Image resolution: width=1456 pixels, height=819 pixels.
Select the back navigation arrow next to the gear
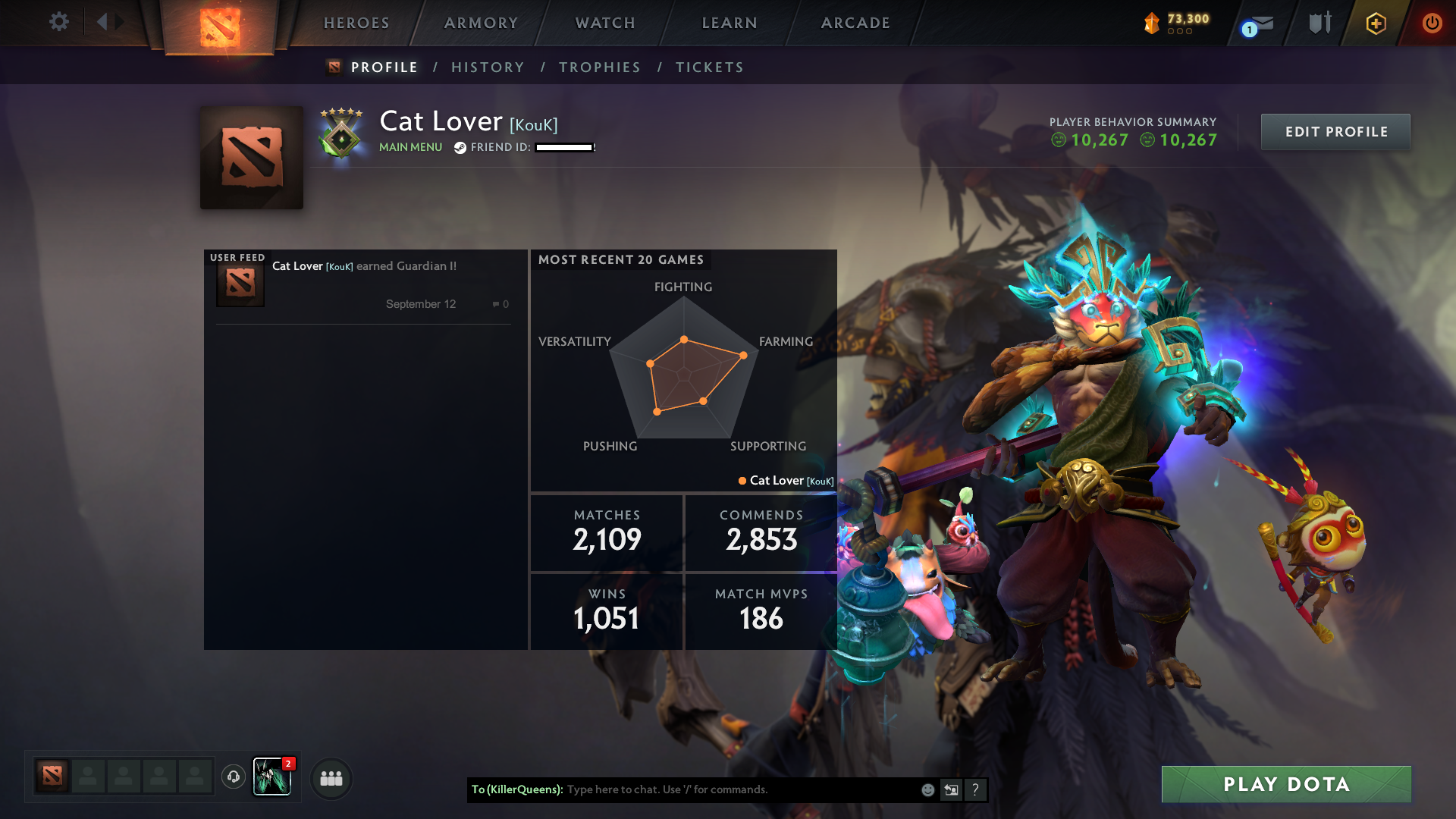click(104, 21)
